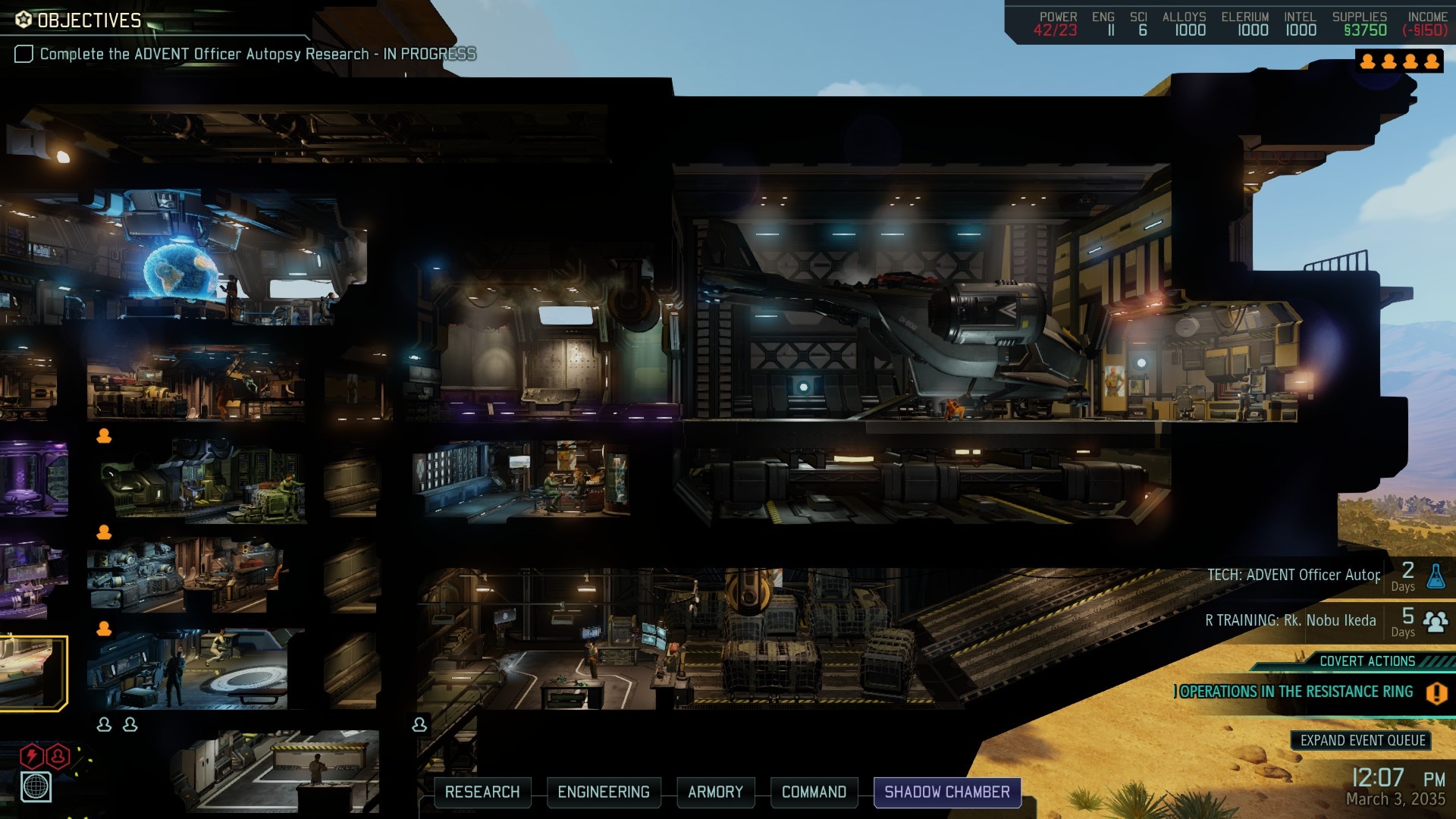Select the Armory shortcut
The height and width of the screenshot is (819, 1456).
coord(715,792)
